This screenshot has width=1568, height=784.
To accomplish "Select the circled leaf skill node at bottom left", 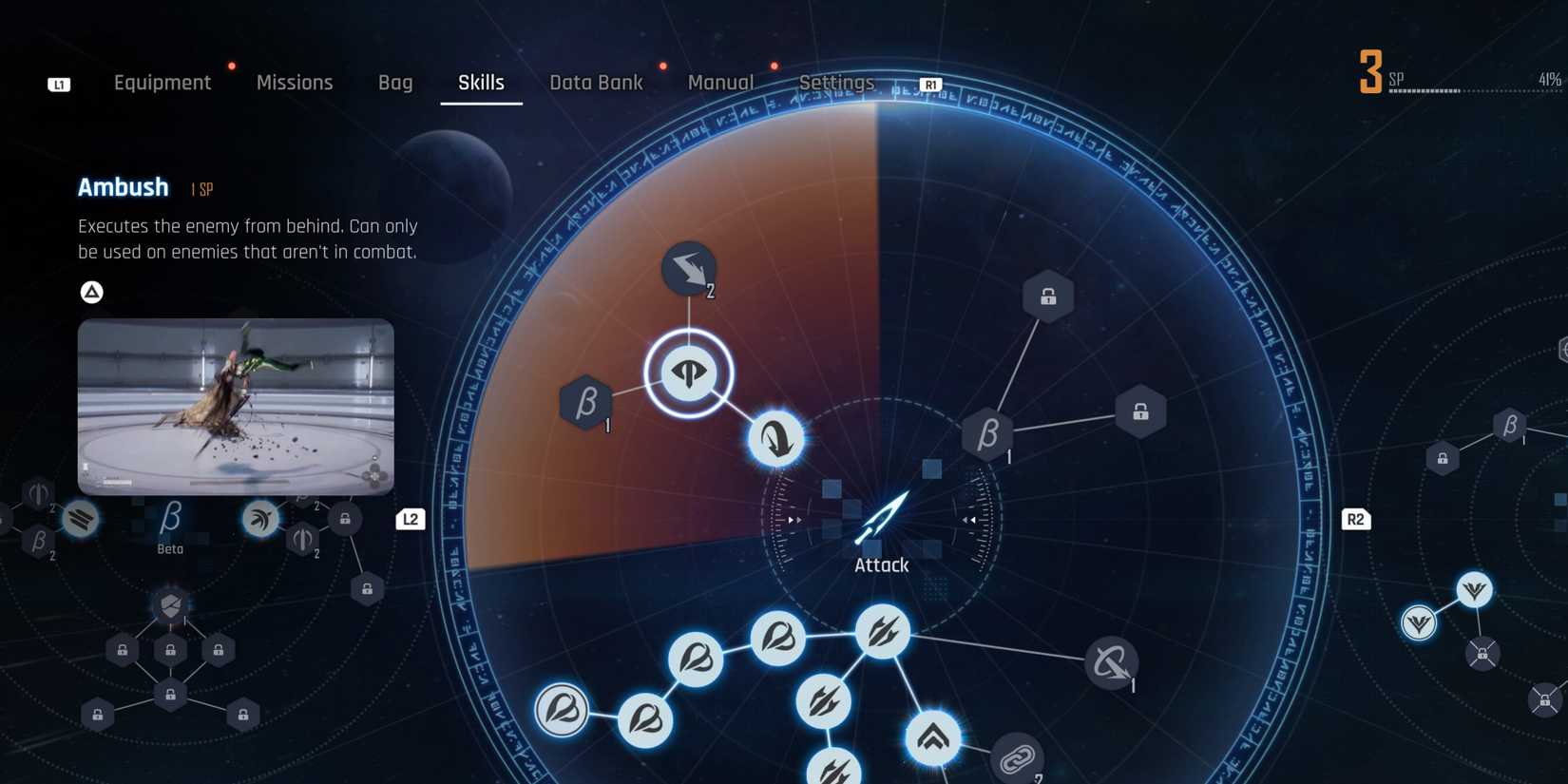I will (562, 707).
